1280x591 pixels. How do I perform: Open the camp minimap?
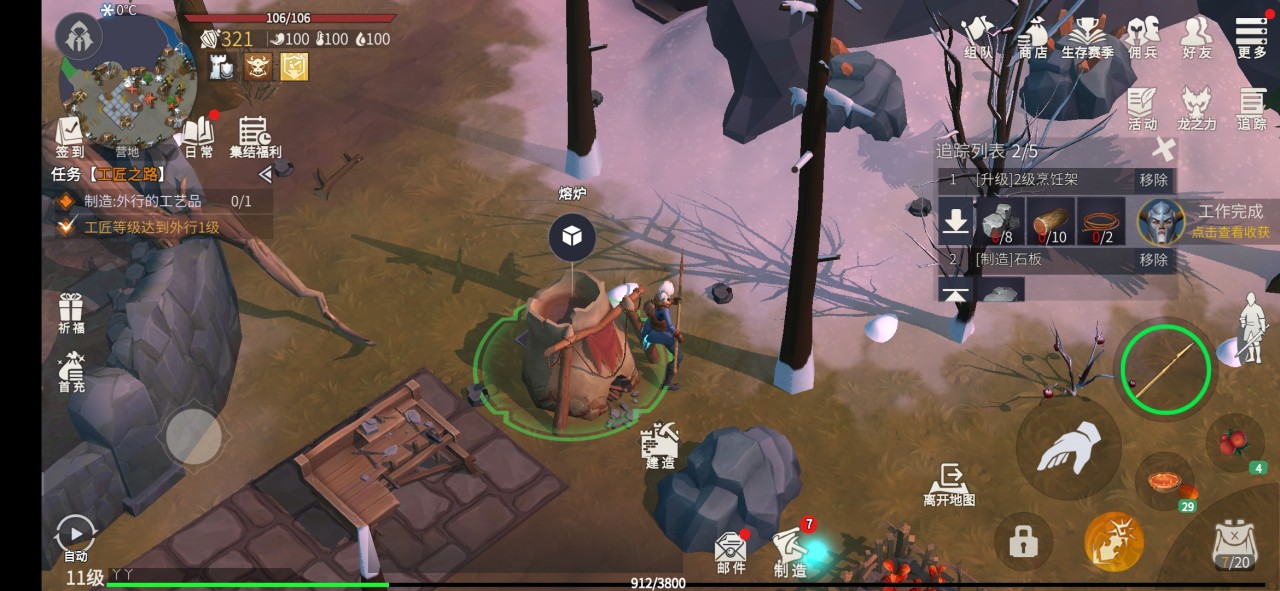[x=127, y=95]
